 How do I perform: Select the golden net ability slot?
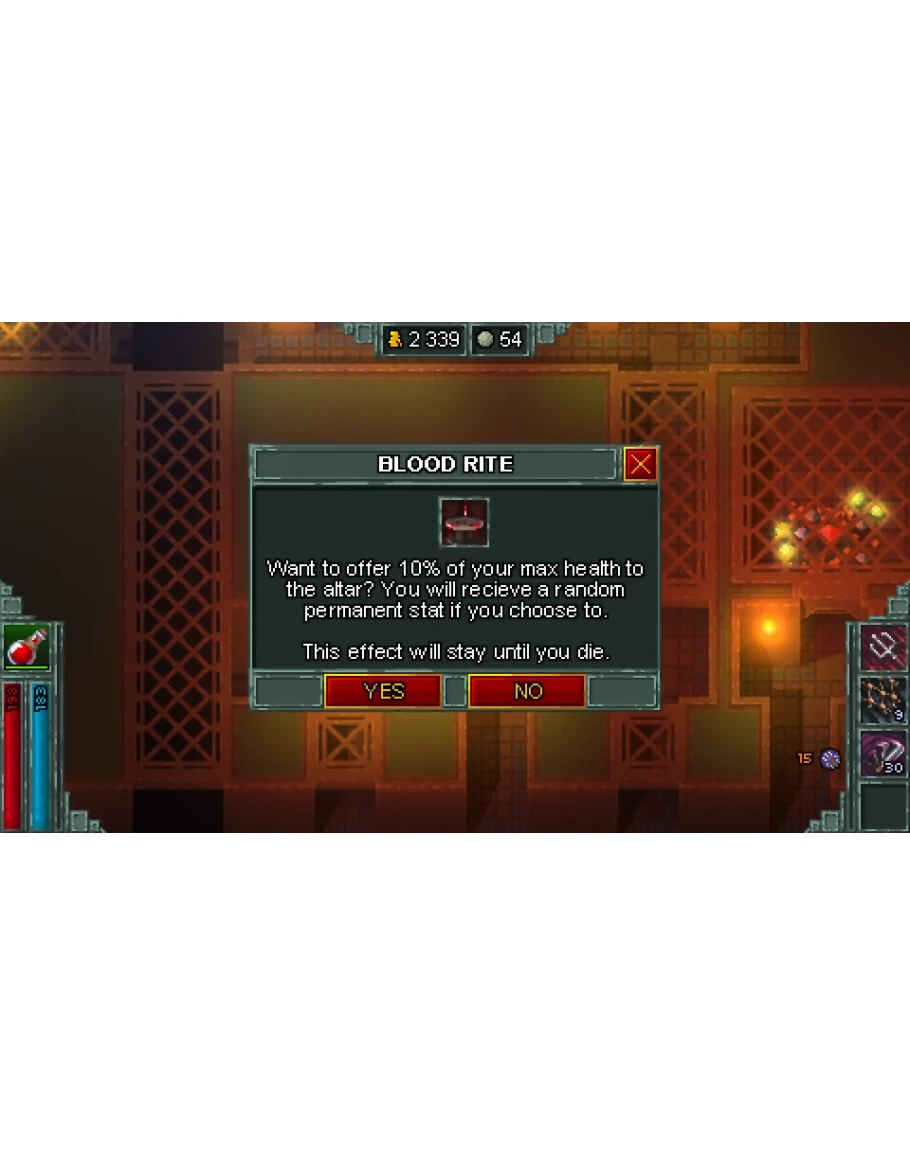[883, 700]
